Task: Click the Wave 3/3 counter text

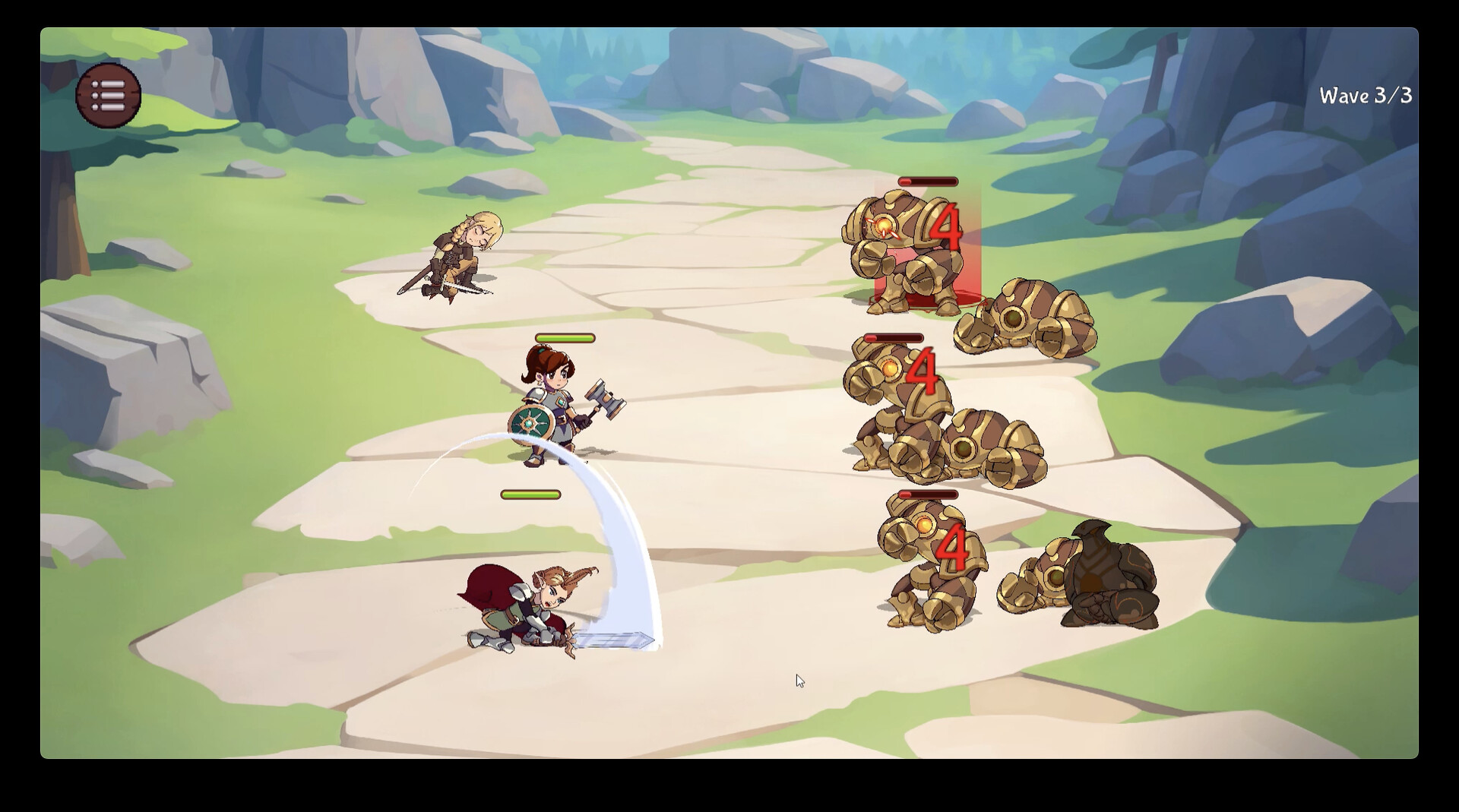Action: pos(1364,94)
